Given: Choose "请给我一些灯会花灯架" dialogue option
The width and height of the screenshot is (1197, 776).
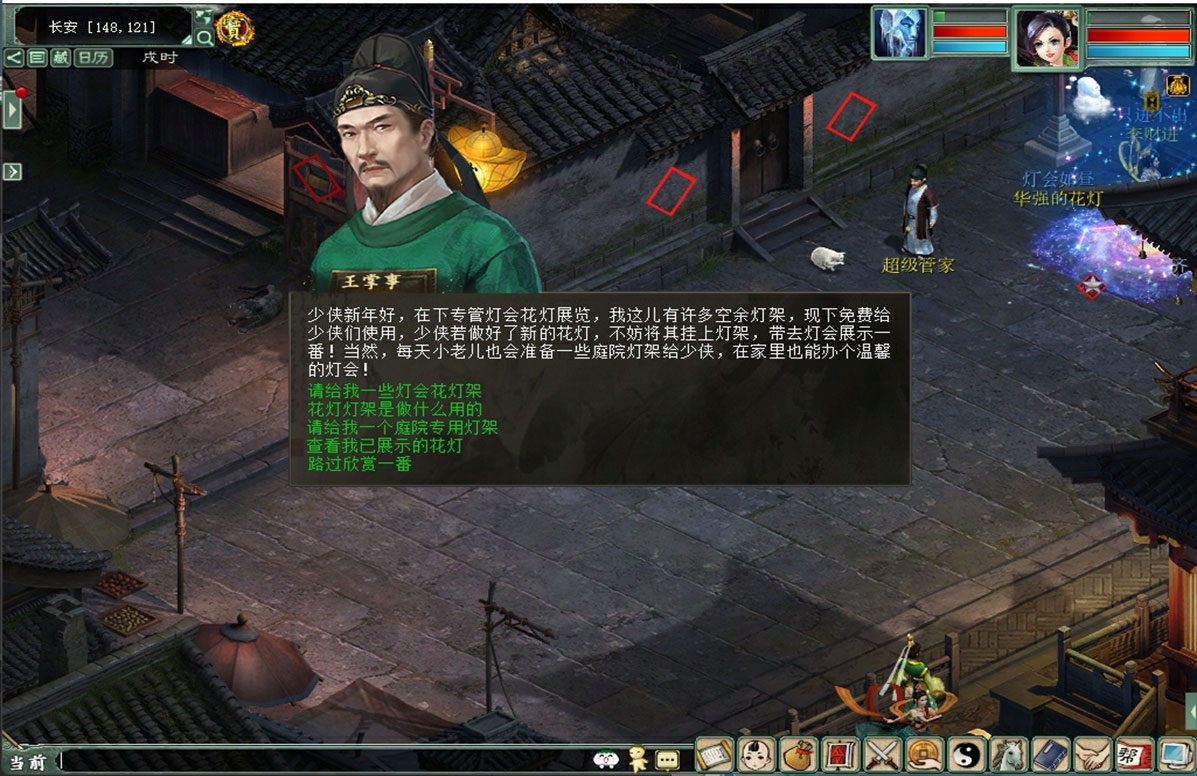Looking at the screenshot, I should (x=381, y=391).
